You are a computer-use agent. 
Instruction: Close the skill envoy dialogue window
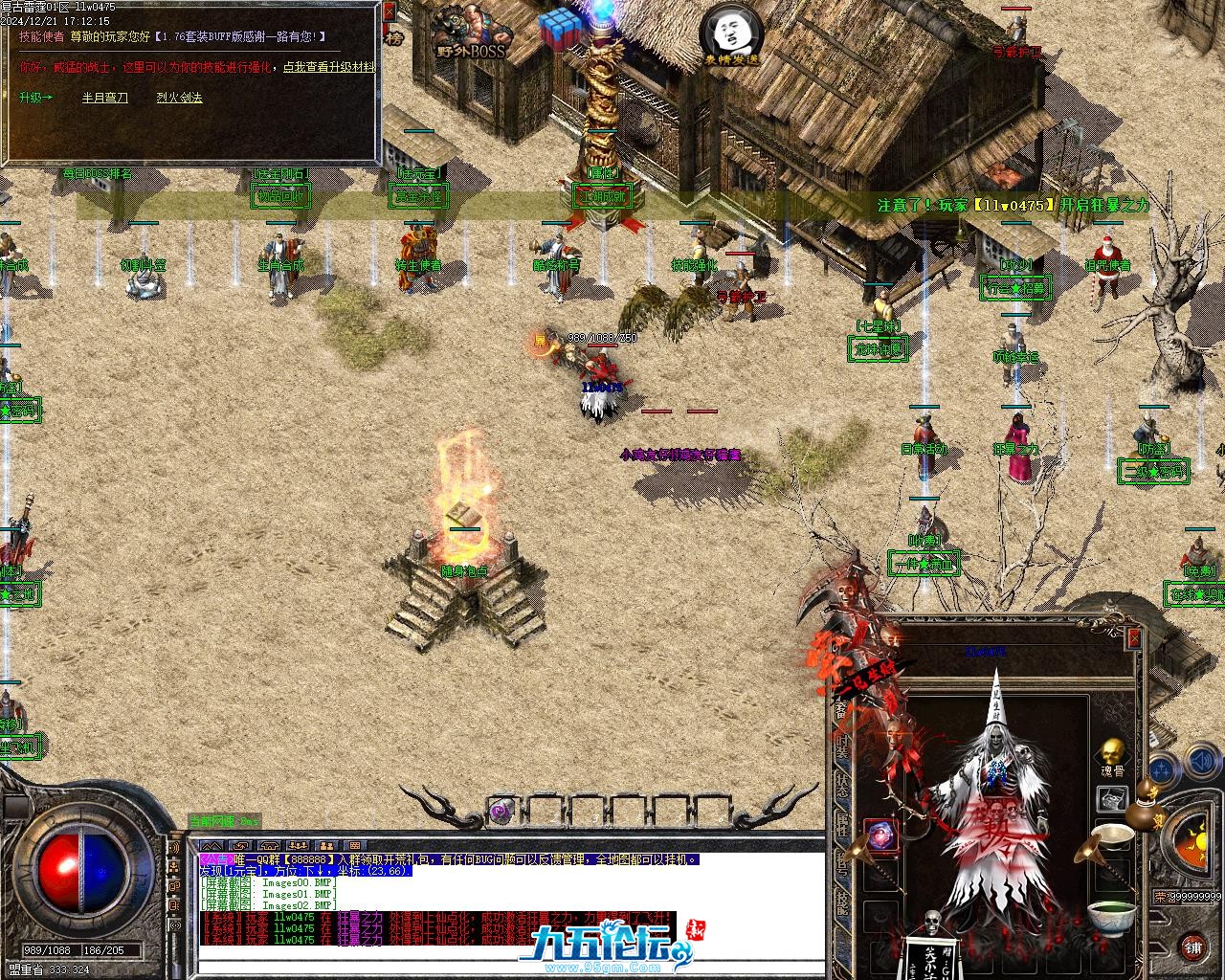pyautogui.click(x=389, y=12)
